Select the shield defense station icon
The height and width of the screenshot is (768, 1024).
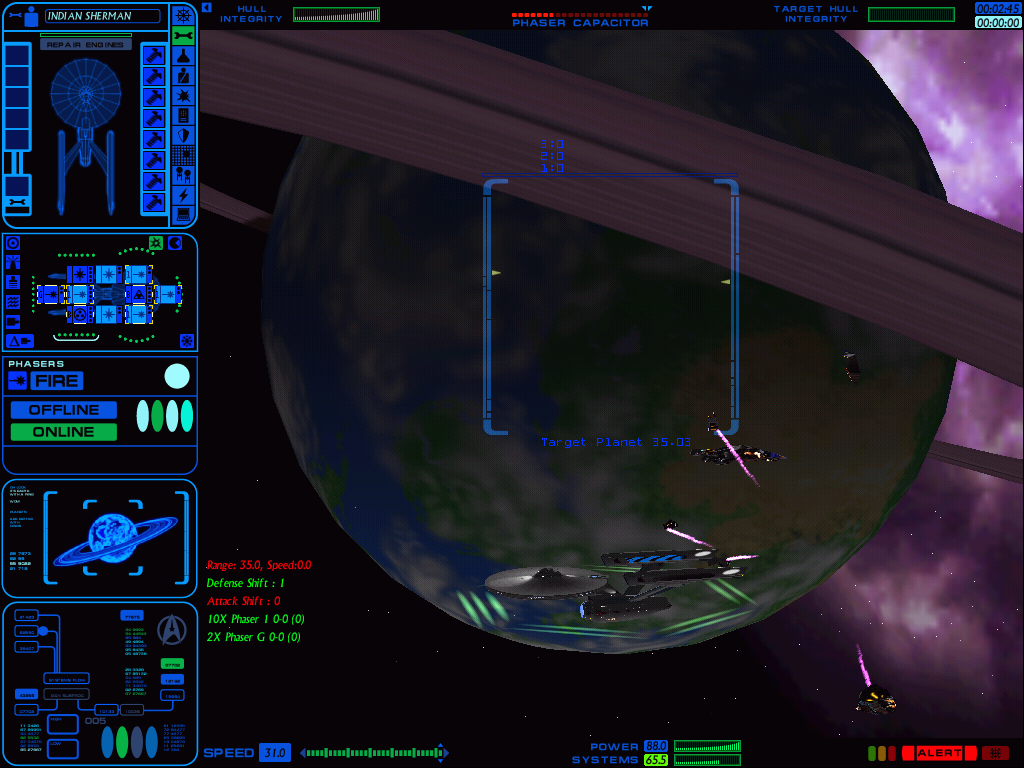click(182, 135)
